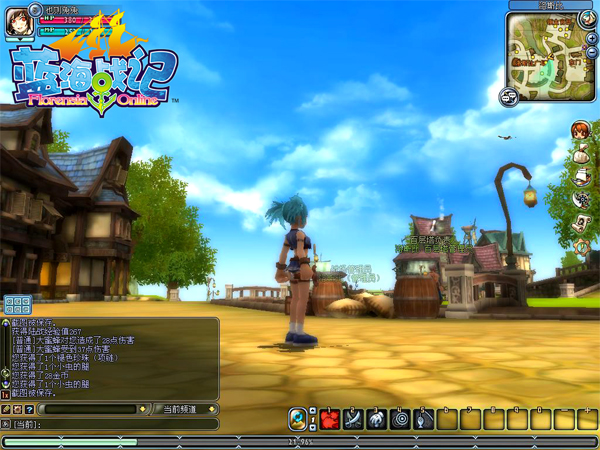Open the inventory bag icon
This screenshot has height=450, width=600.
[581, 153]
